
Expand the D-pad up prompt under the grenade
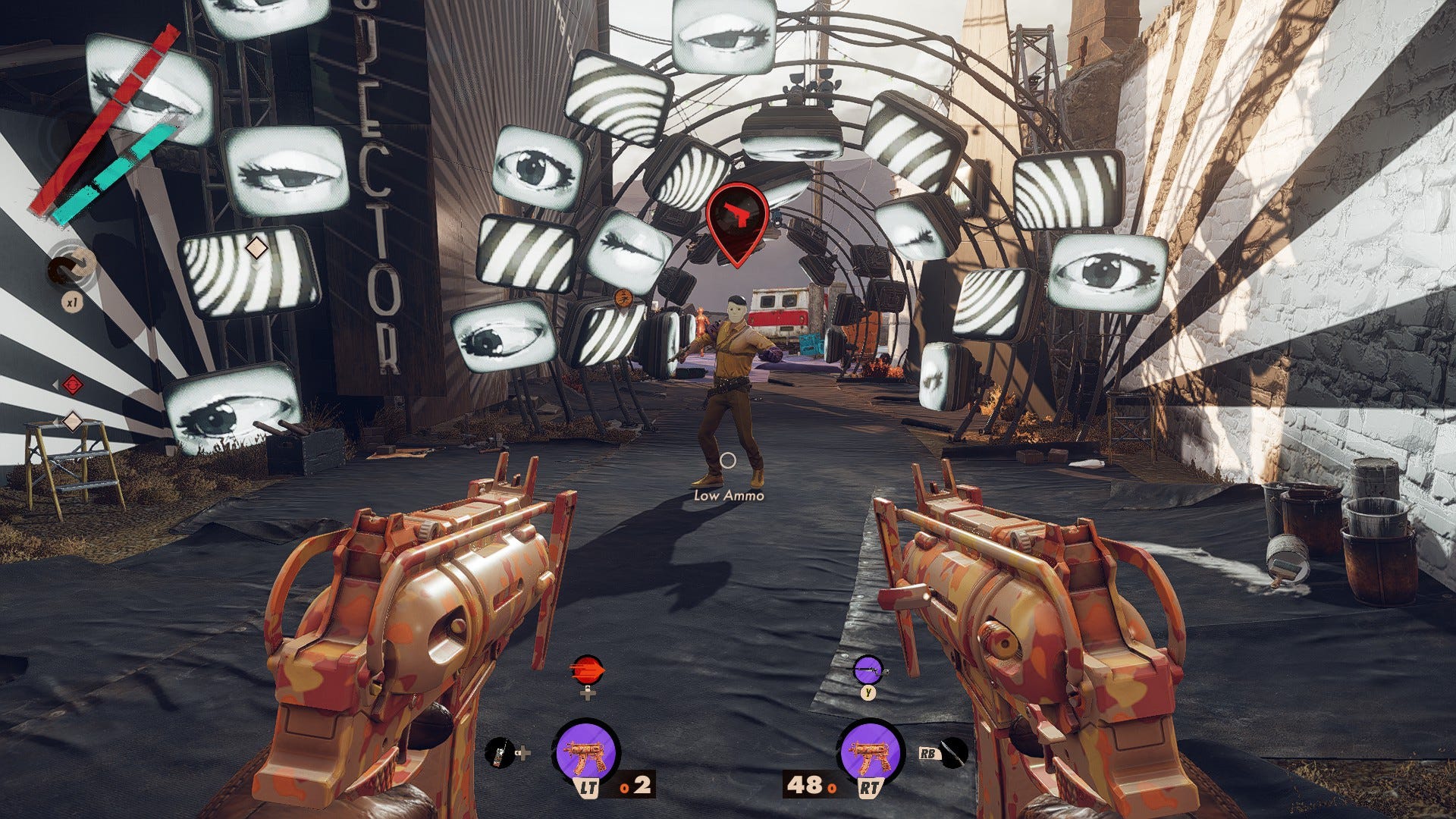point(588,695)
